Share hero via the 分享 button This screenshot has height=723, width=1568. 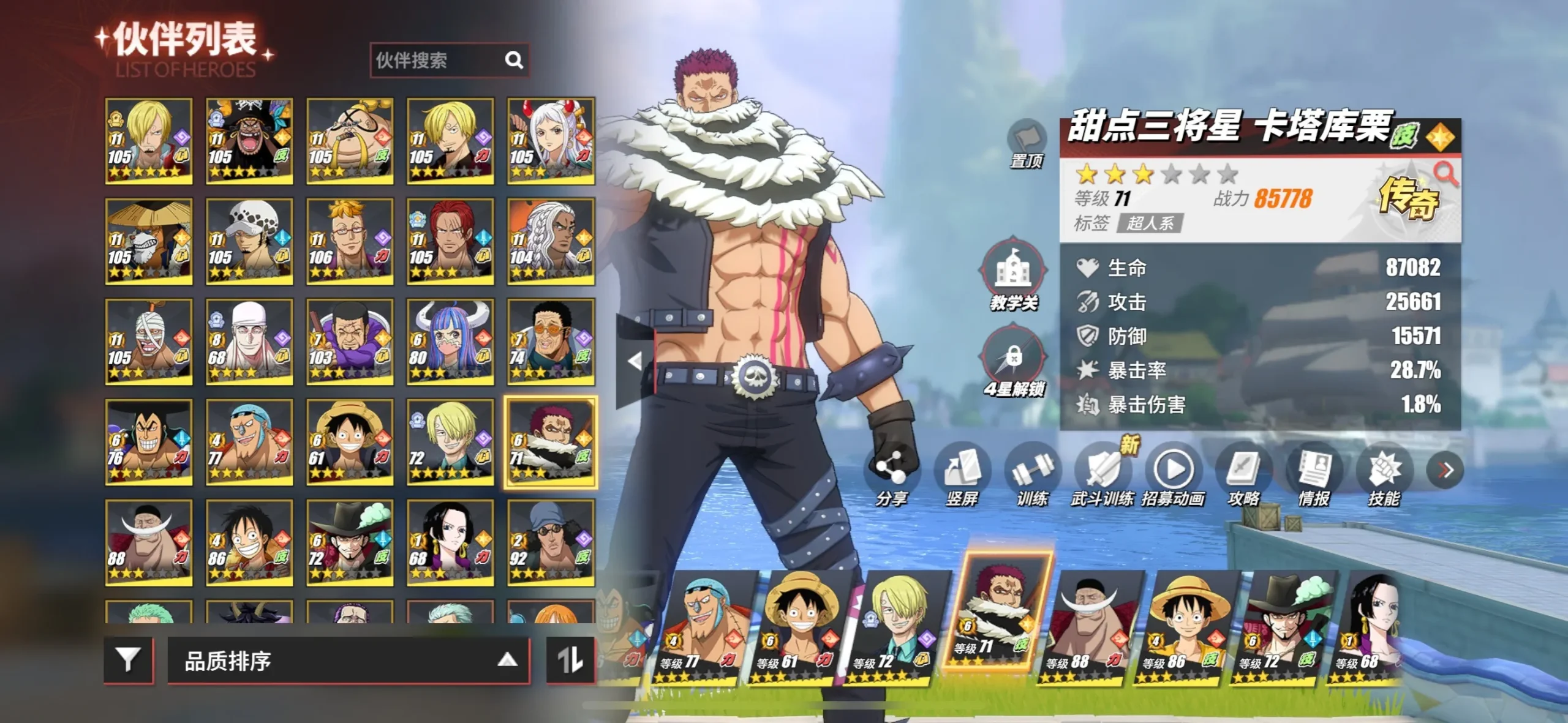(x=891, y=471)
